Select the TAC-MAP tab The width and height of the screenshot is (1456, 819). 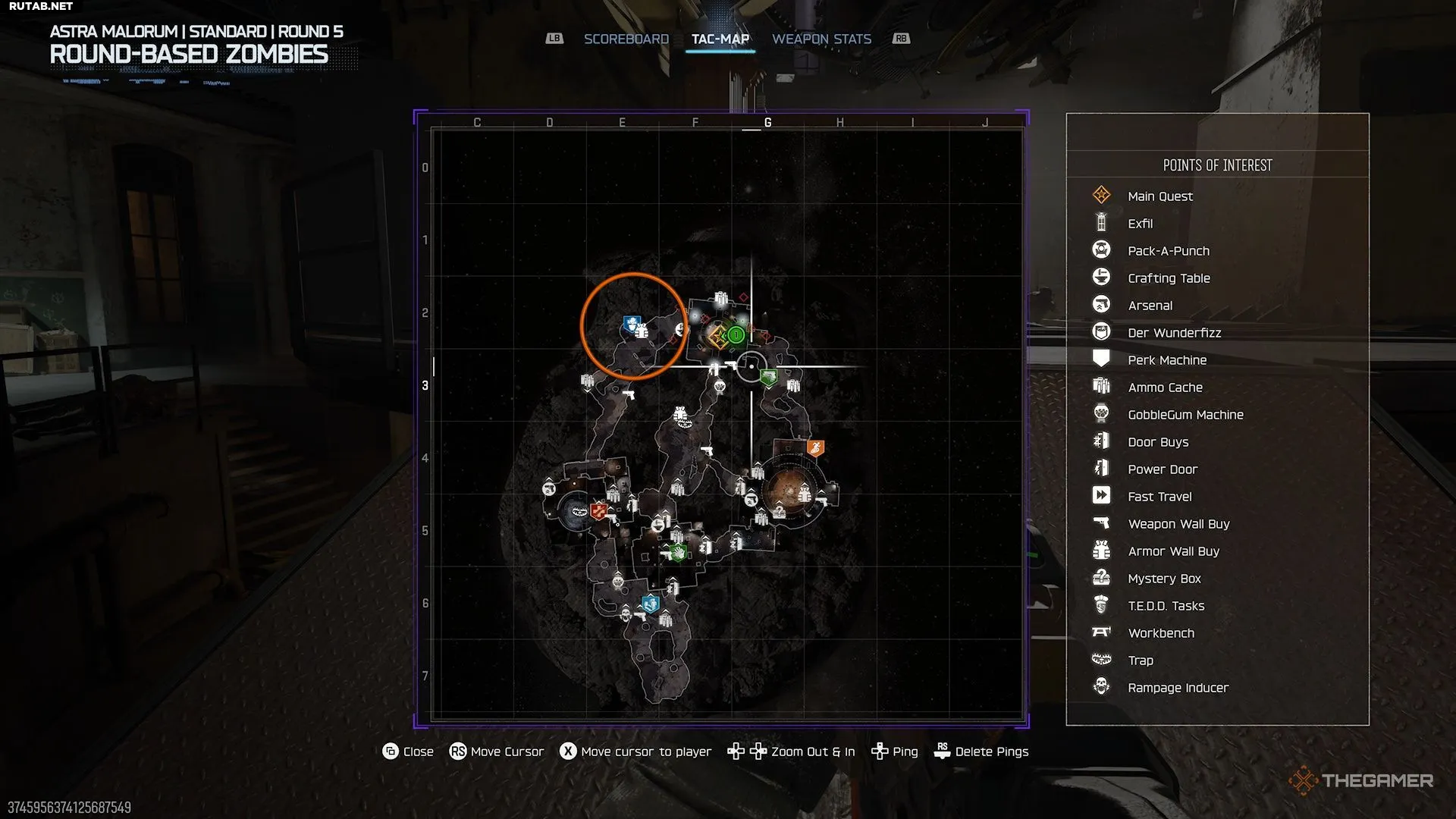720,39
